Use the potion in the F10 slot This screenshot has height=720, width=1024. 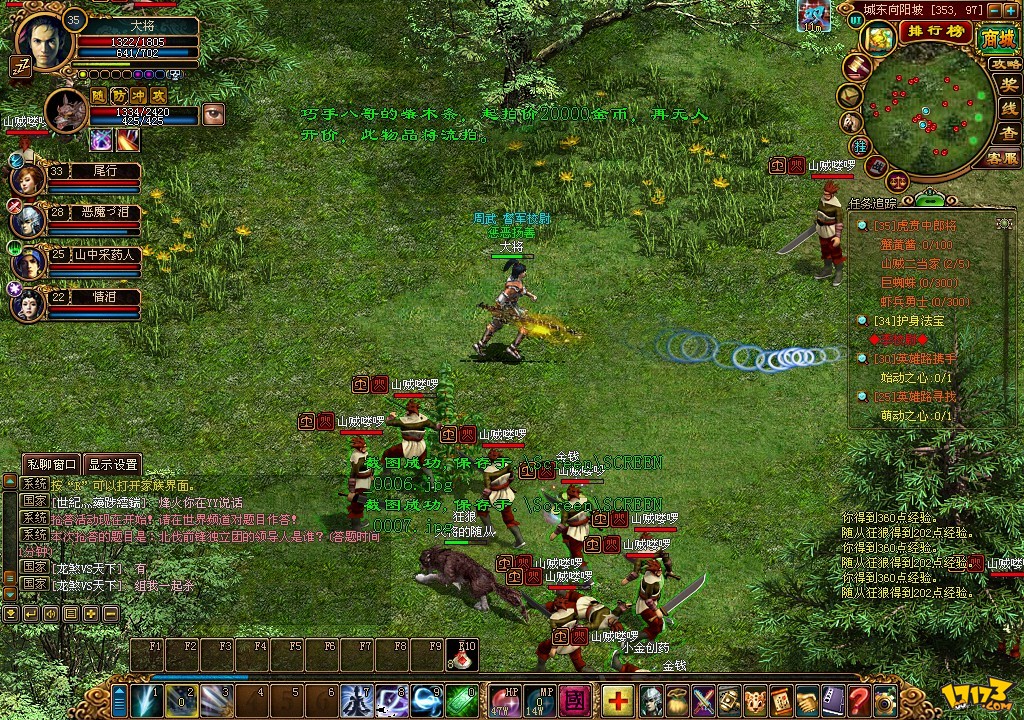pos(463,655)
